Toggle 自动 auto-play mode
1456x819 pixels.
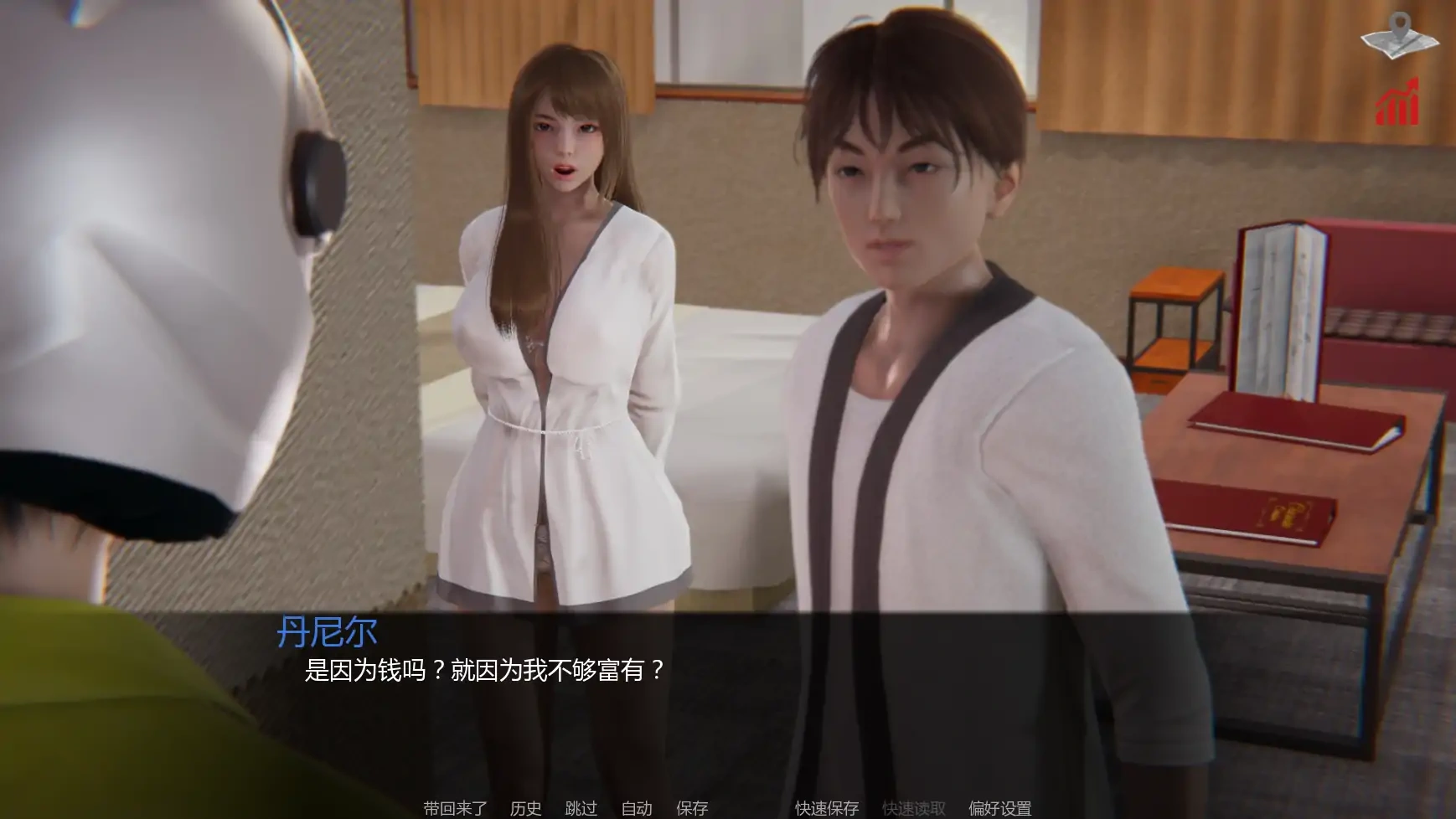[x=638, y=808]
